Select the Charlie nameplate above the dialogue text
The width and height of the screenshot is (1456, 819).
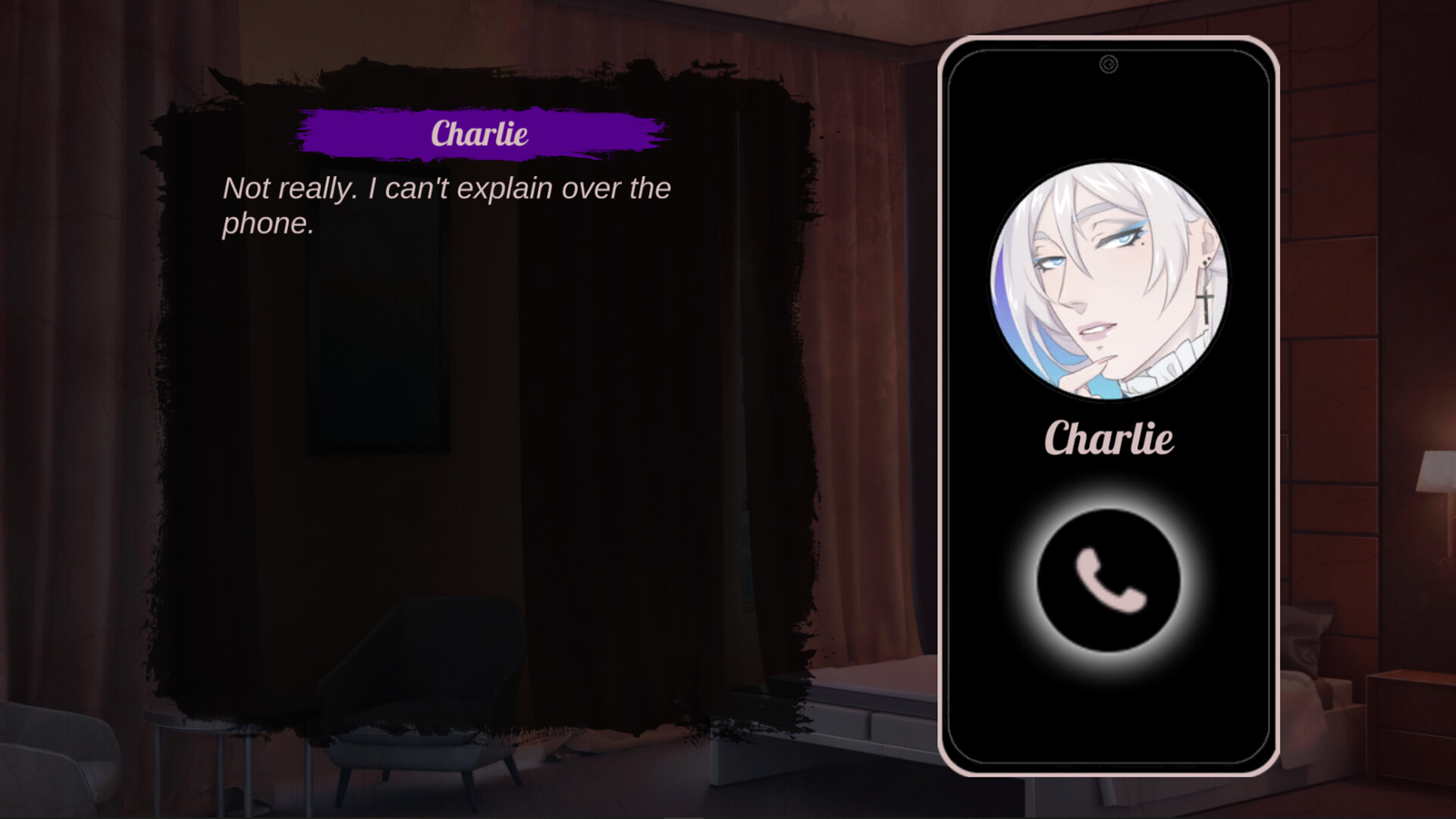pos(478,134)
